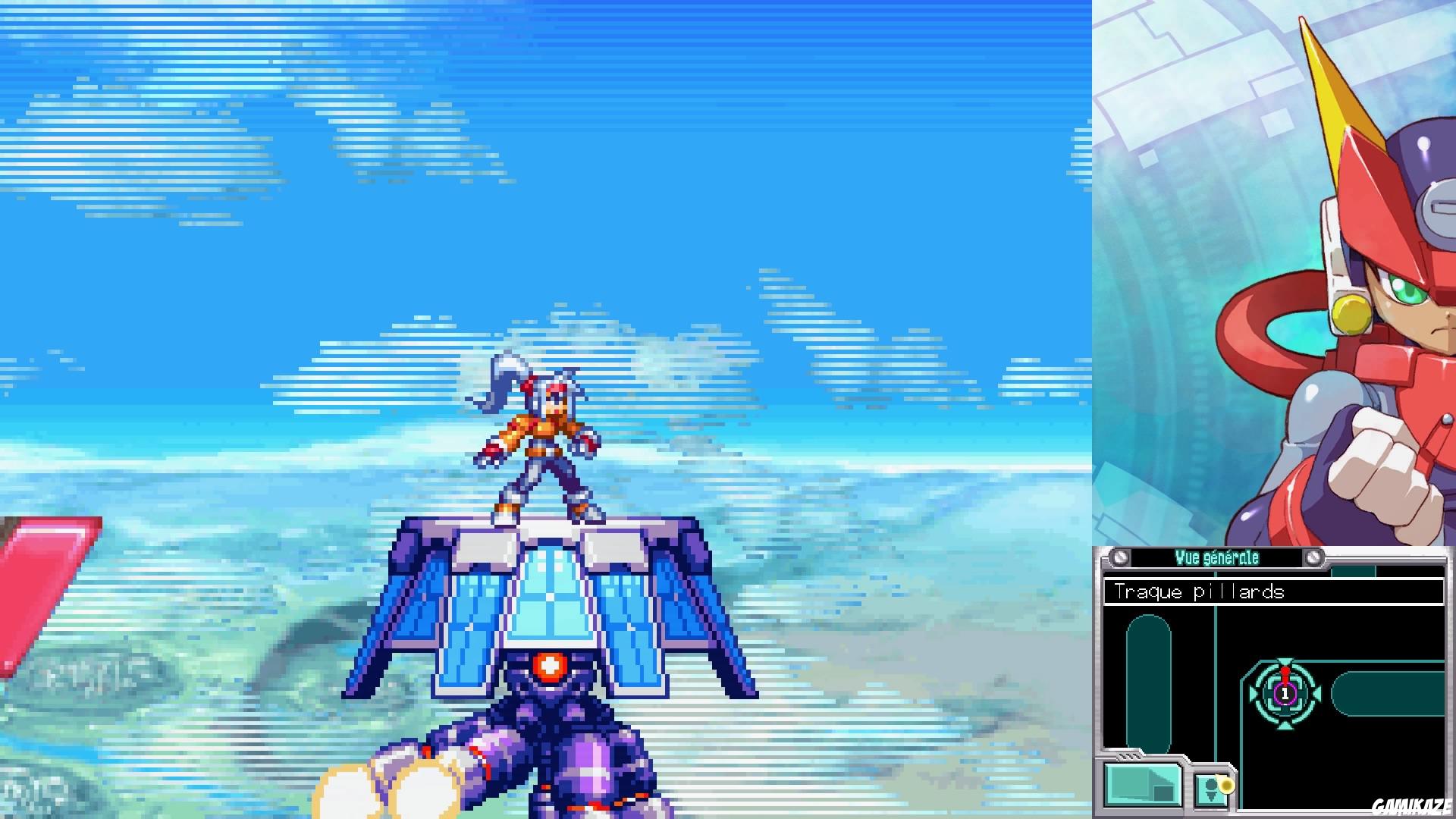Click the red enemy blip above marker 1

1285,673
